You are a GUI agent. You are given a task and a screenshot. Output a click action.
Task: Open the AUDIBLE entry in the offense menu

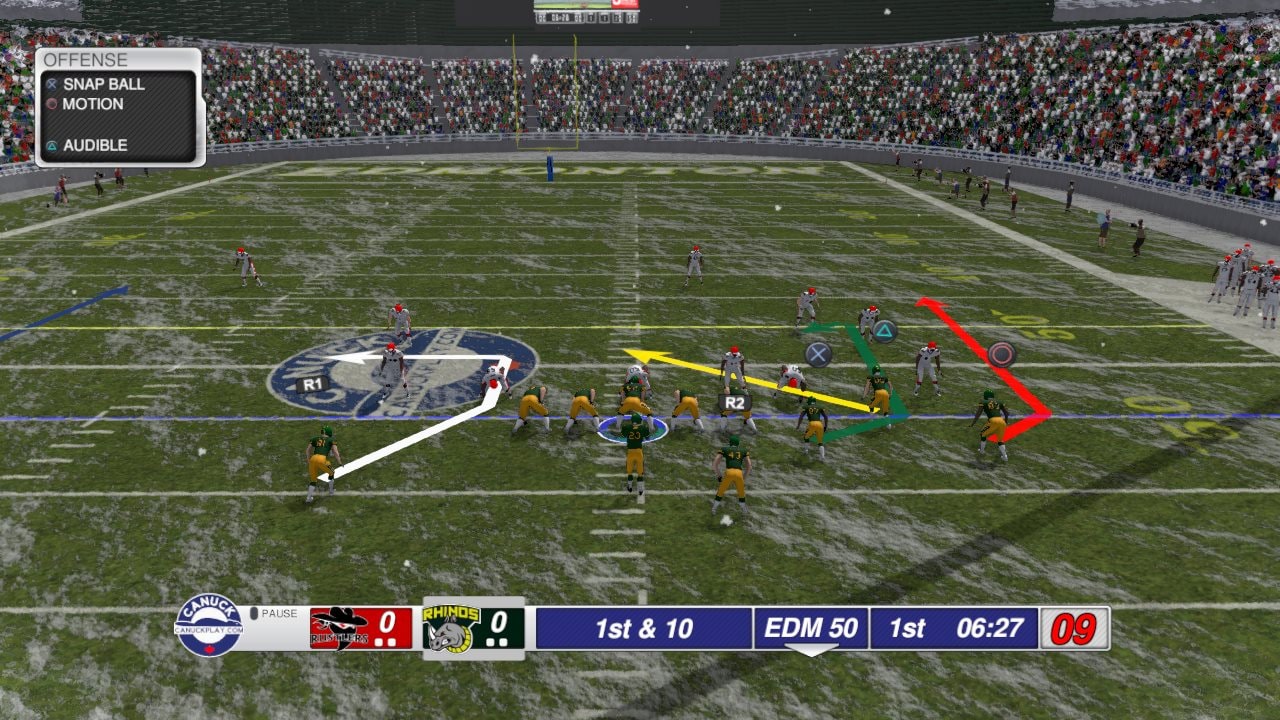(x=94, y=145)
